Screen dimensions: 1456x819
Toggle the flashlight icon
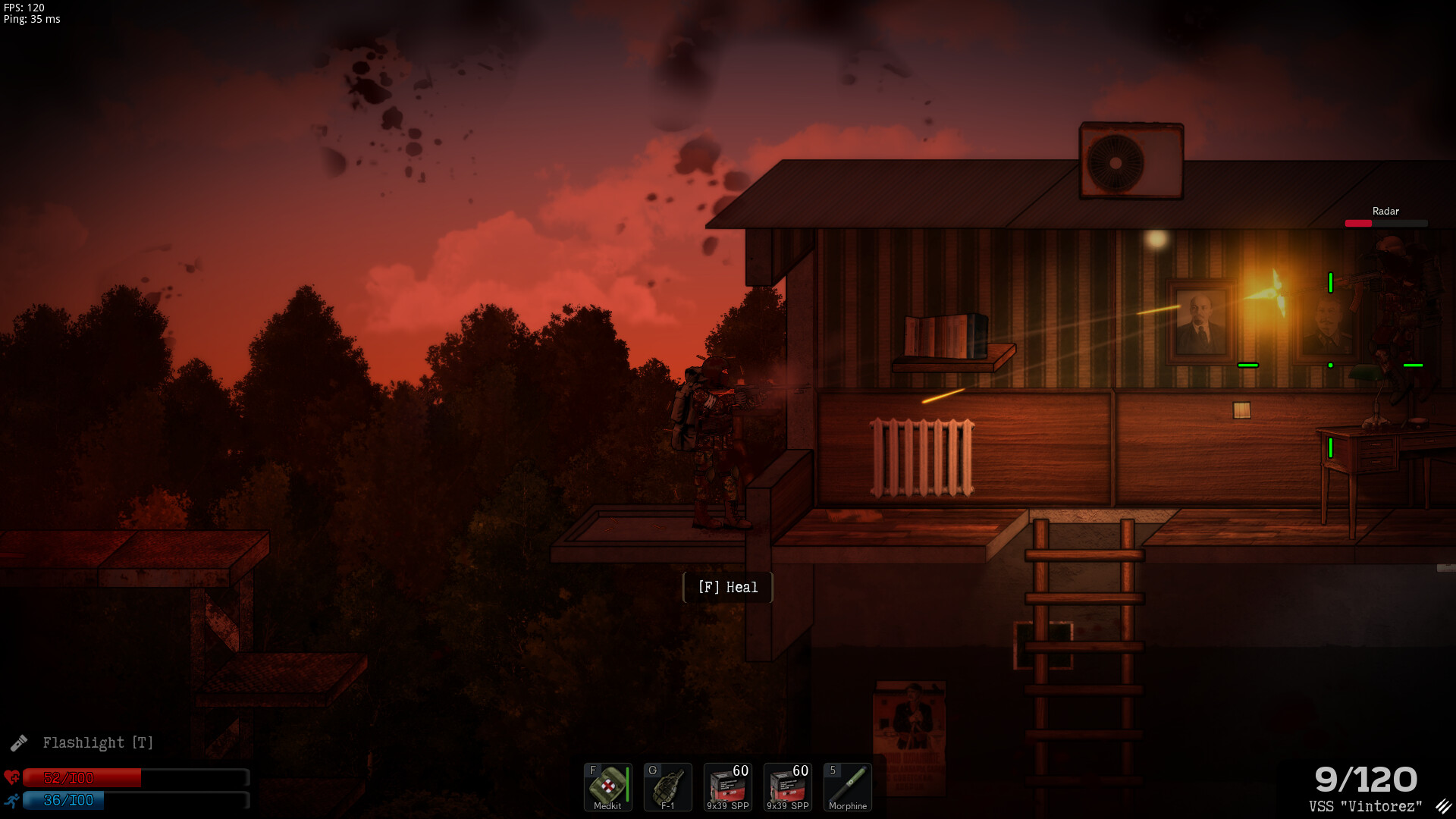(19, 742)
